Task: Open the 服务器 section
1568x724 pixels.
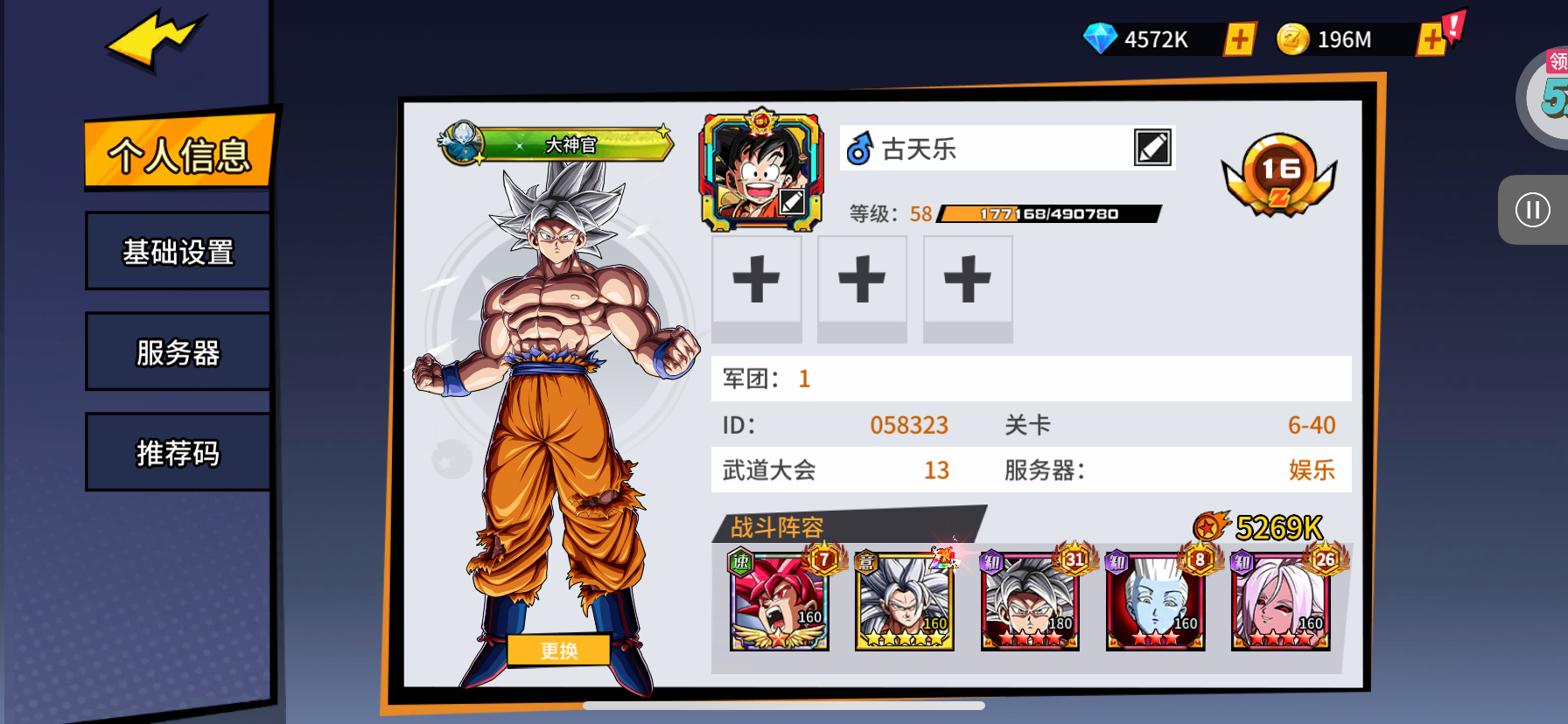Action: coord(178,352)
